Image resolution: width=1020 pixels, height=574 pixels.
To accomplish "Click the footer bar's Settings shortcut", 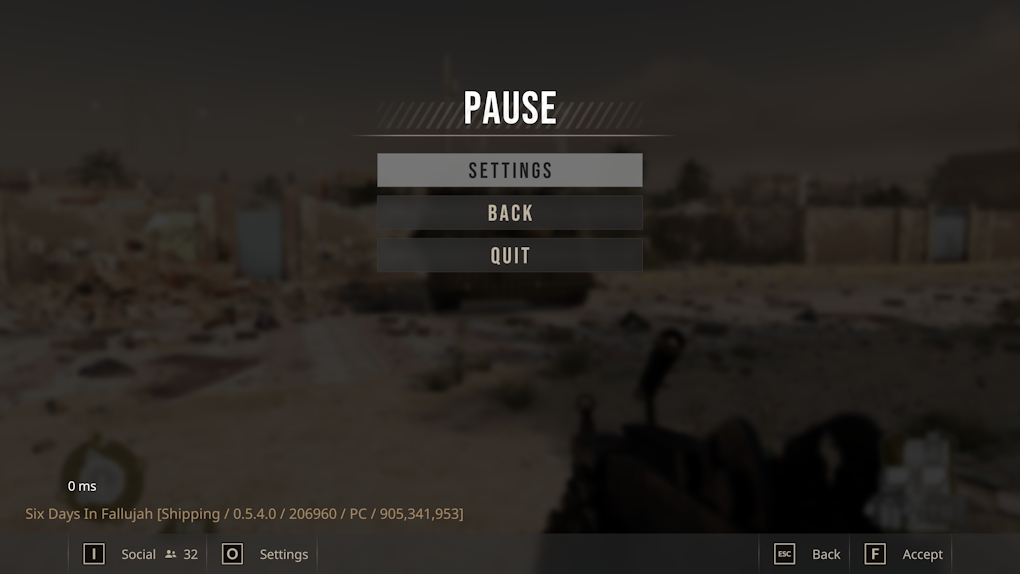I will (x=266, y=554).
